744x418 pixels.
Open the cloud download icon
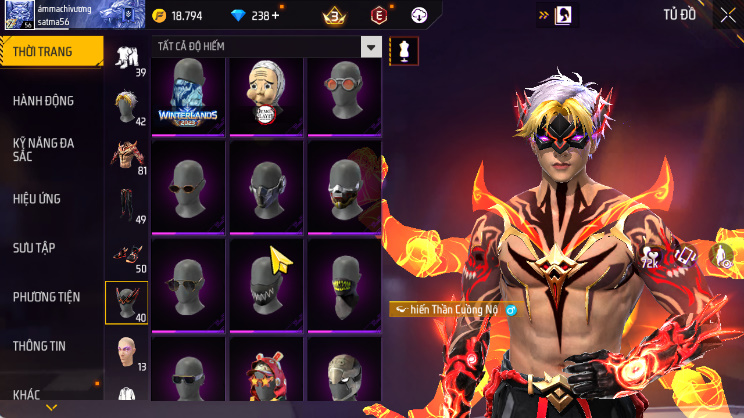coord(720,257)
